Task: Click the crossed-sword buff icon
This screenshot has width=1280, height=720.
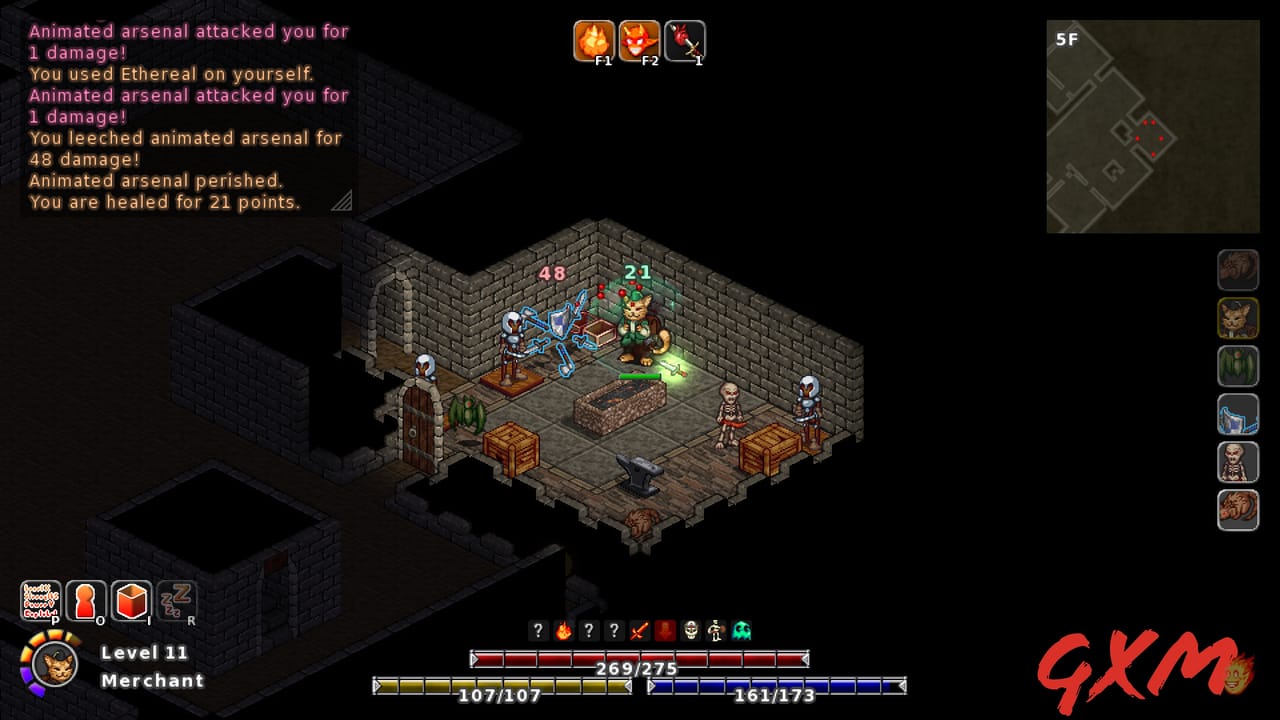Action: 638,631
